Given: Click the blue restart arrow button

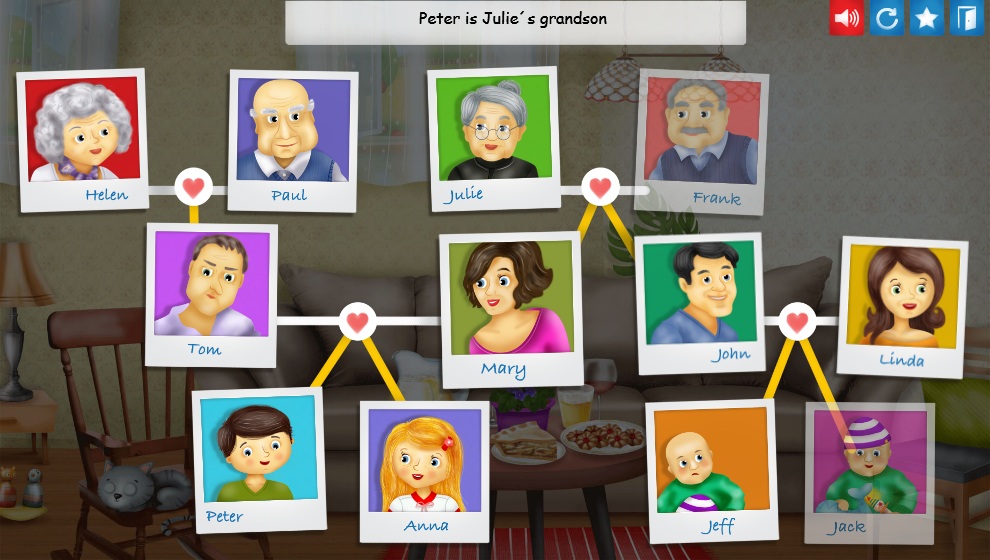Looking at the screenshot, I should point(886,18).
